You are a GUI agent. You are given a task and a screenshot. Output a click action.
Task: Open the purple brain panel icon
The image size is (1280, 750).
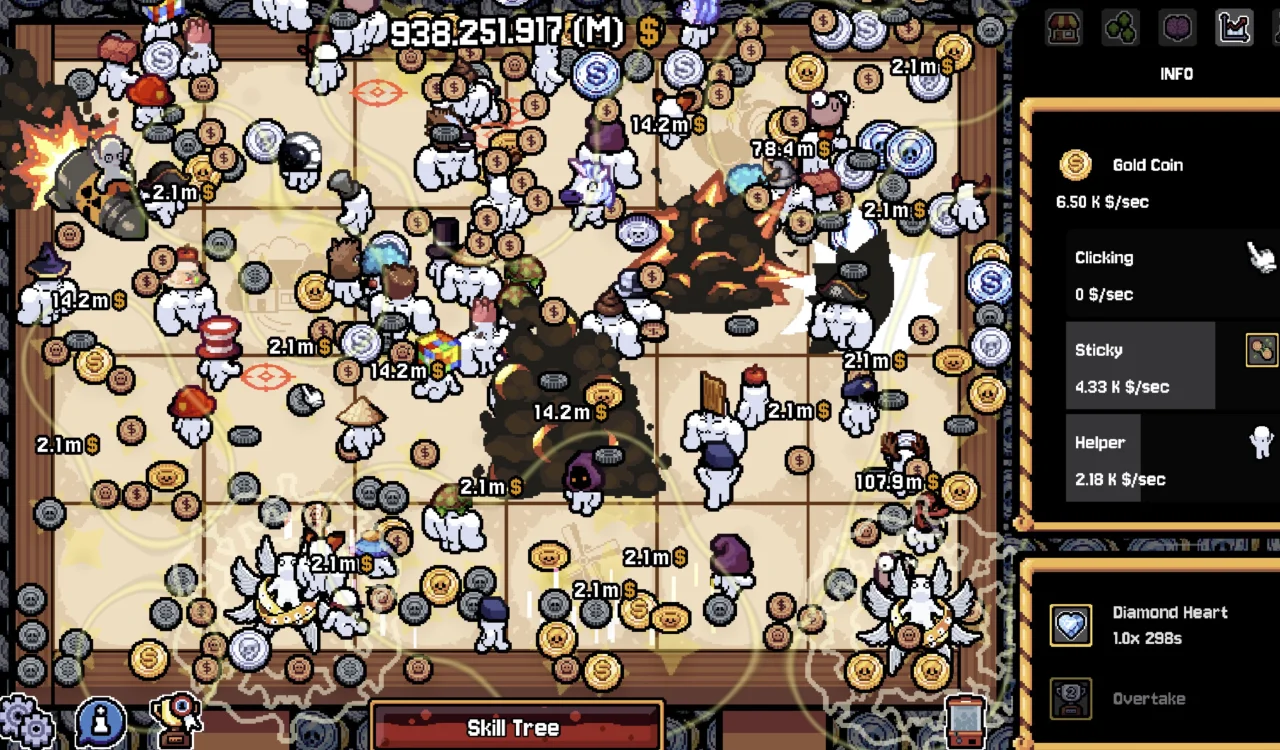(1177, 28)
